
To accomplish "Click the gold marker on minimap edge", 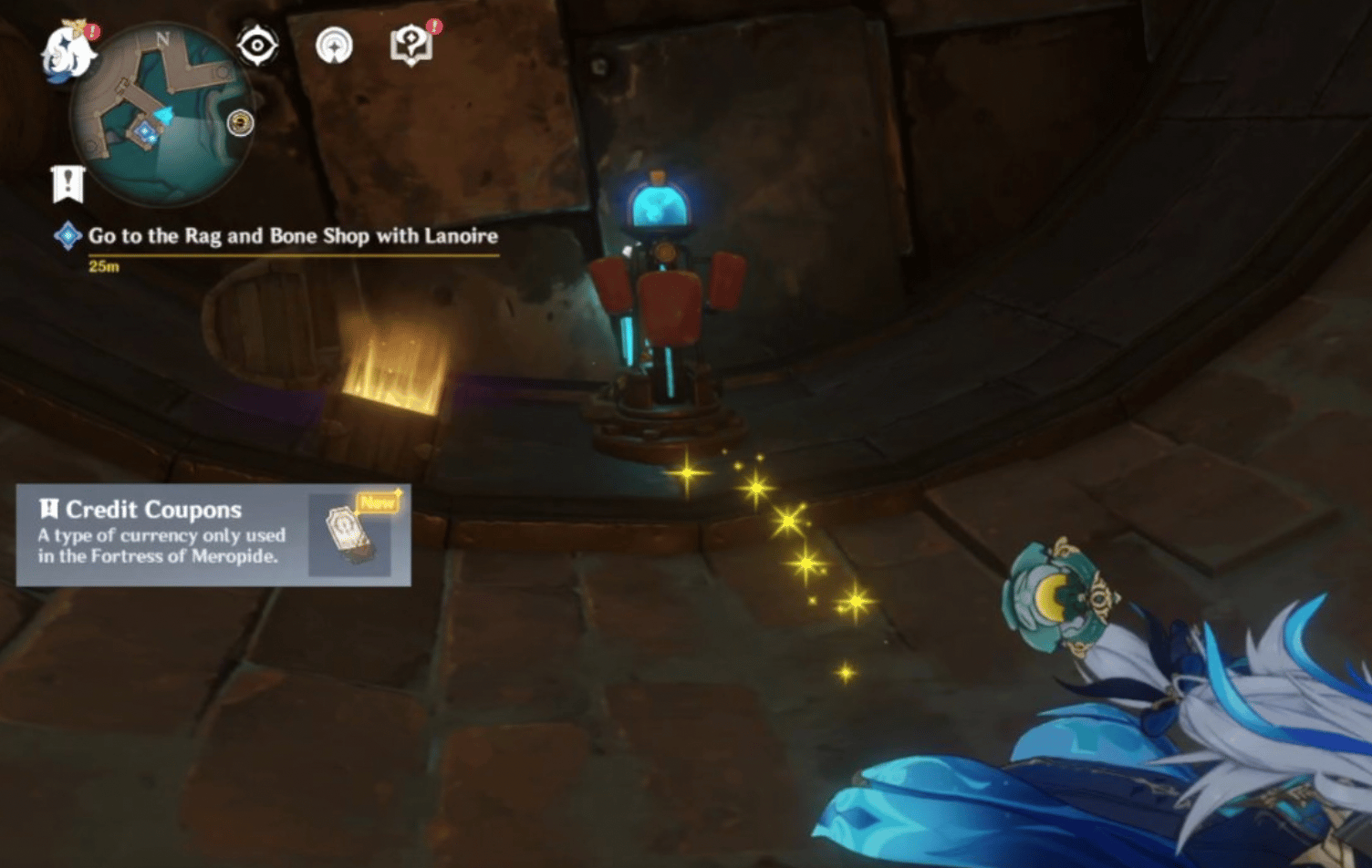I will pyautogui.click(x=240, y=122).
